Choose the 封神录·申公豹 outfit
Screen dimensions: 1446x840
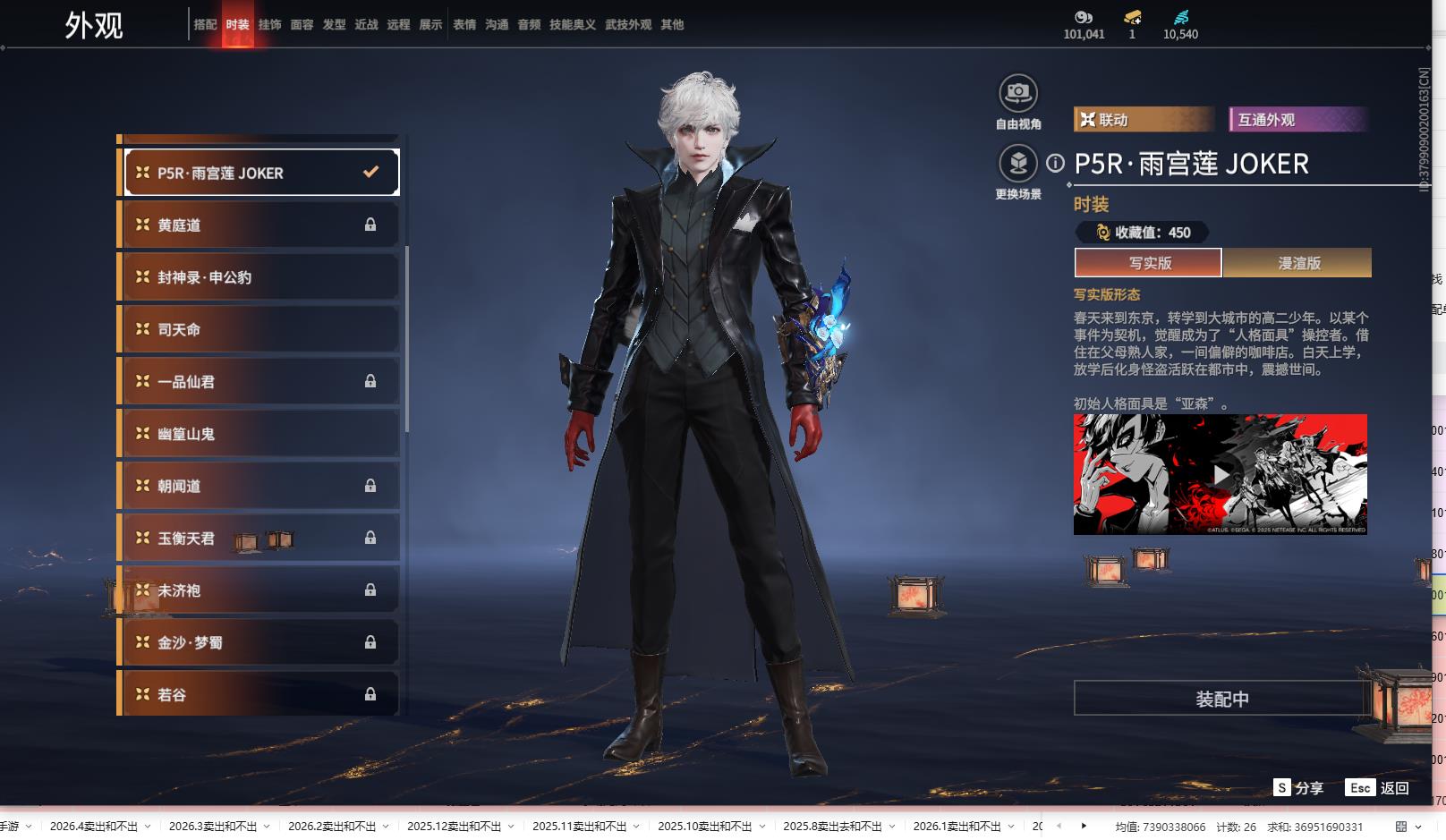pyautogui.click(x=259, y=277)
